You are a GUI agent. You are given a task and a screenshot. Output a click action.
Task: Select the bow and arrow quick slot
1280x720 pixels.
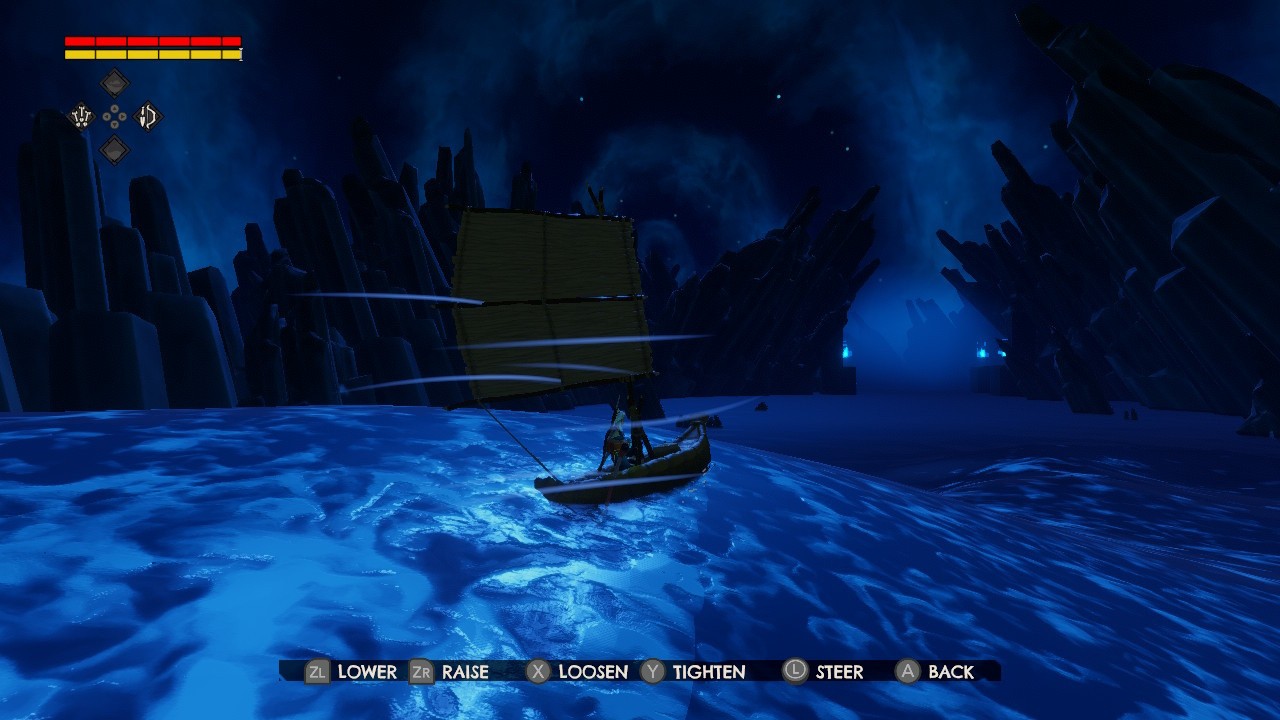coord(148,117)
